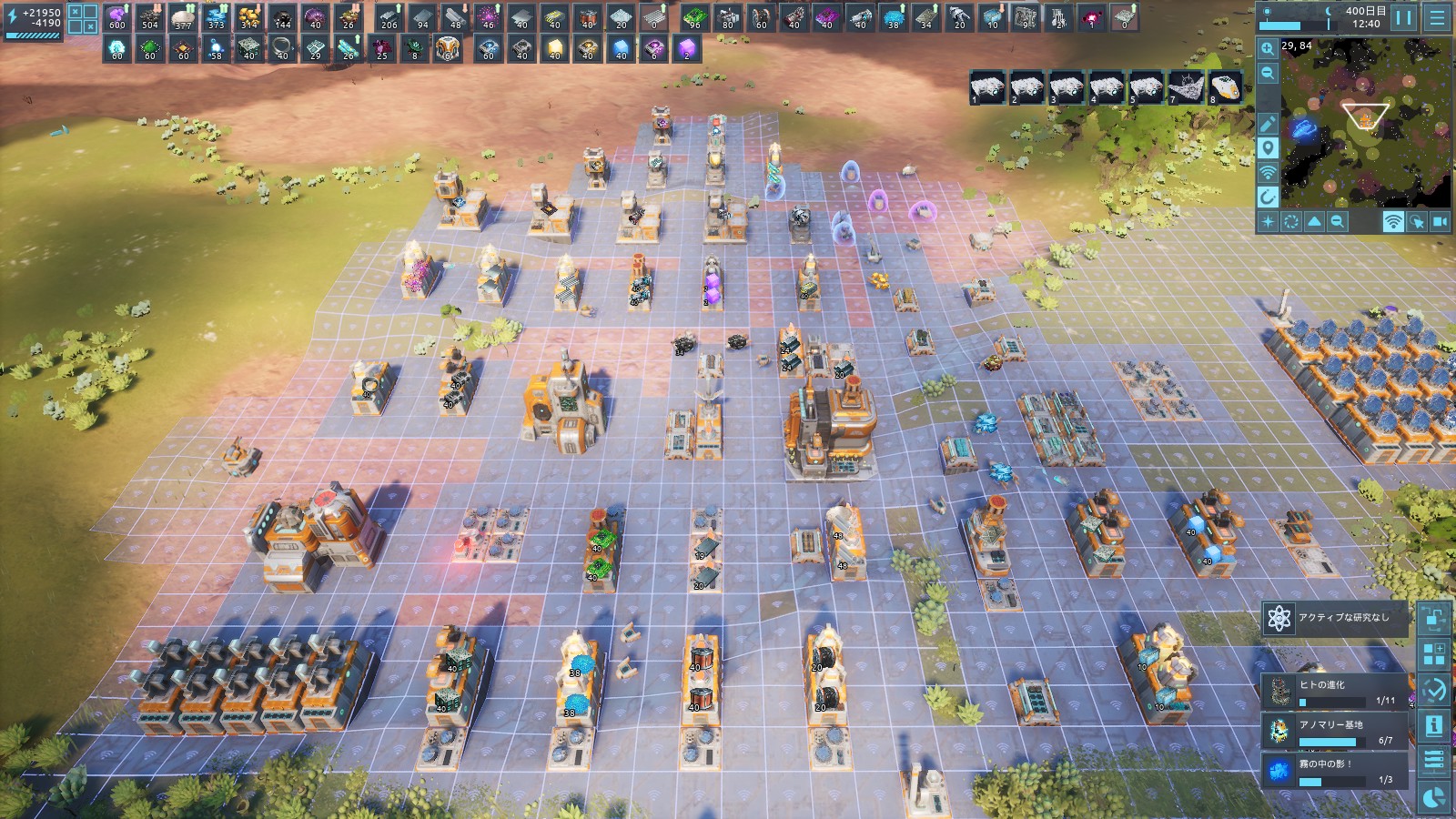
Task: Click the resource panel layout toggle grid
Action: coord(83,19)
